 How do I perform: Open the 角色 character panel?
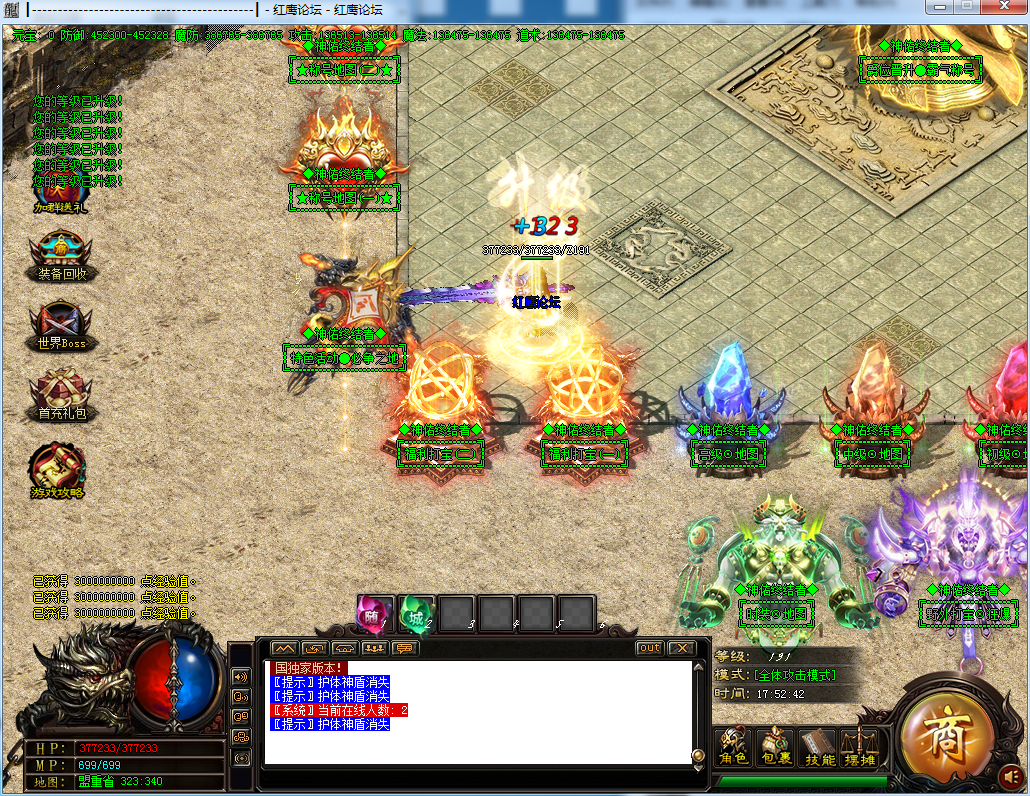(x=734, y=747)
